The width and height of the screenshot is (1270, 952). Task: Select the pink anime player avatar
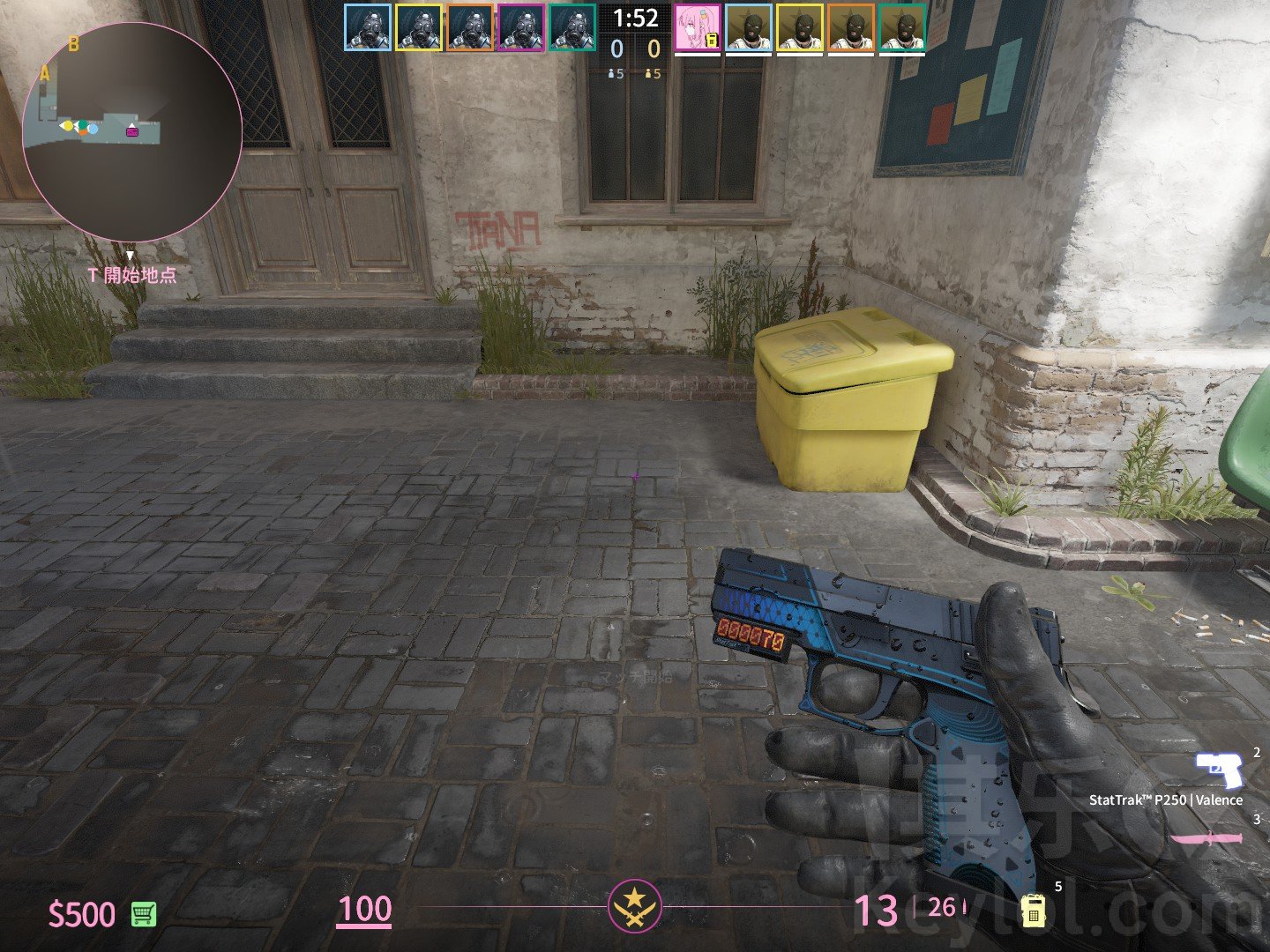pos(698,27)
